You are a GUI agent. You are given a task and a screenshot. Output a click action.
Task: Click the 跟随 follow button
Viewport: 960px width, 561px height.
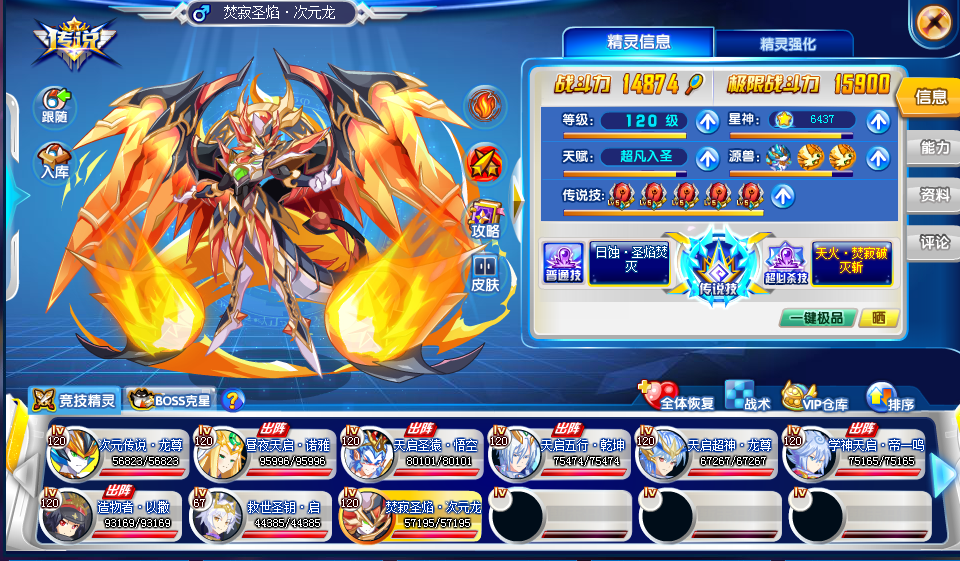click(x=55, y=106)
